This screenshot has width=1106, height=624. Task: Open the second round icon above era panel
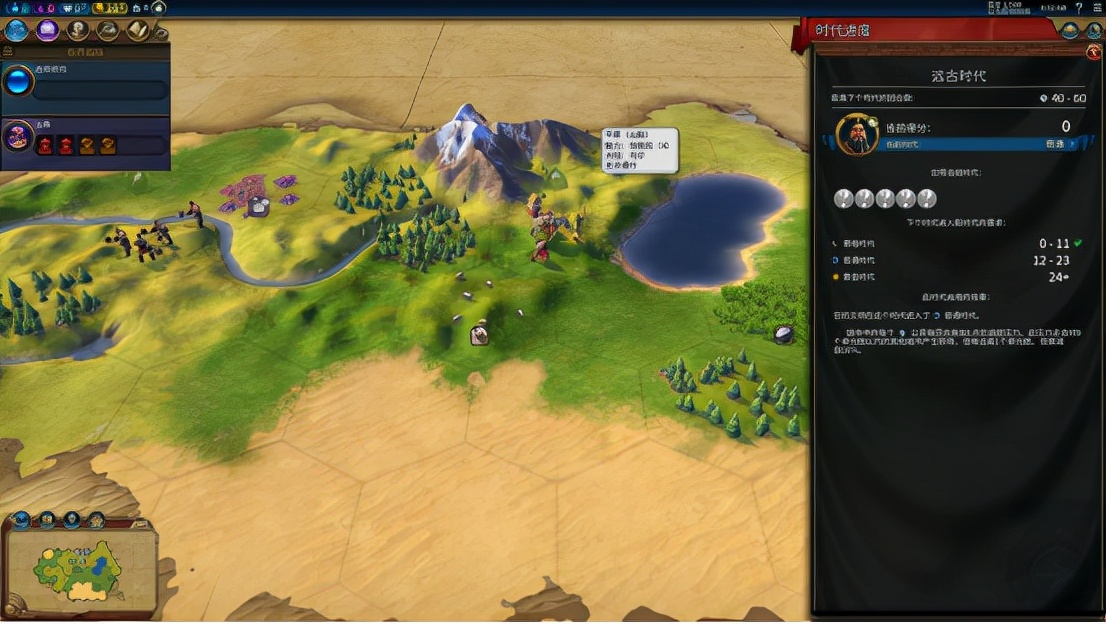click(x=1094, y=30)
